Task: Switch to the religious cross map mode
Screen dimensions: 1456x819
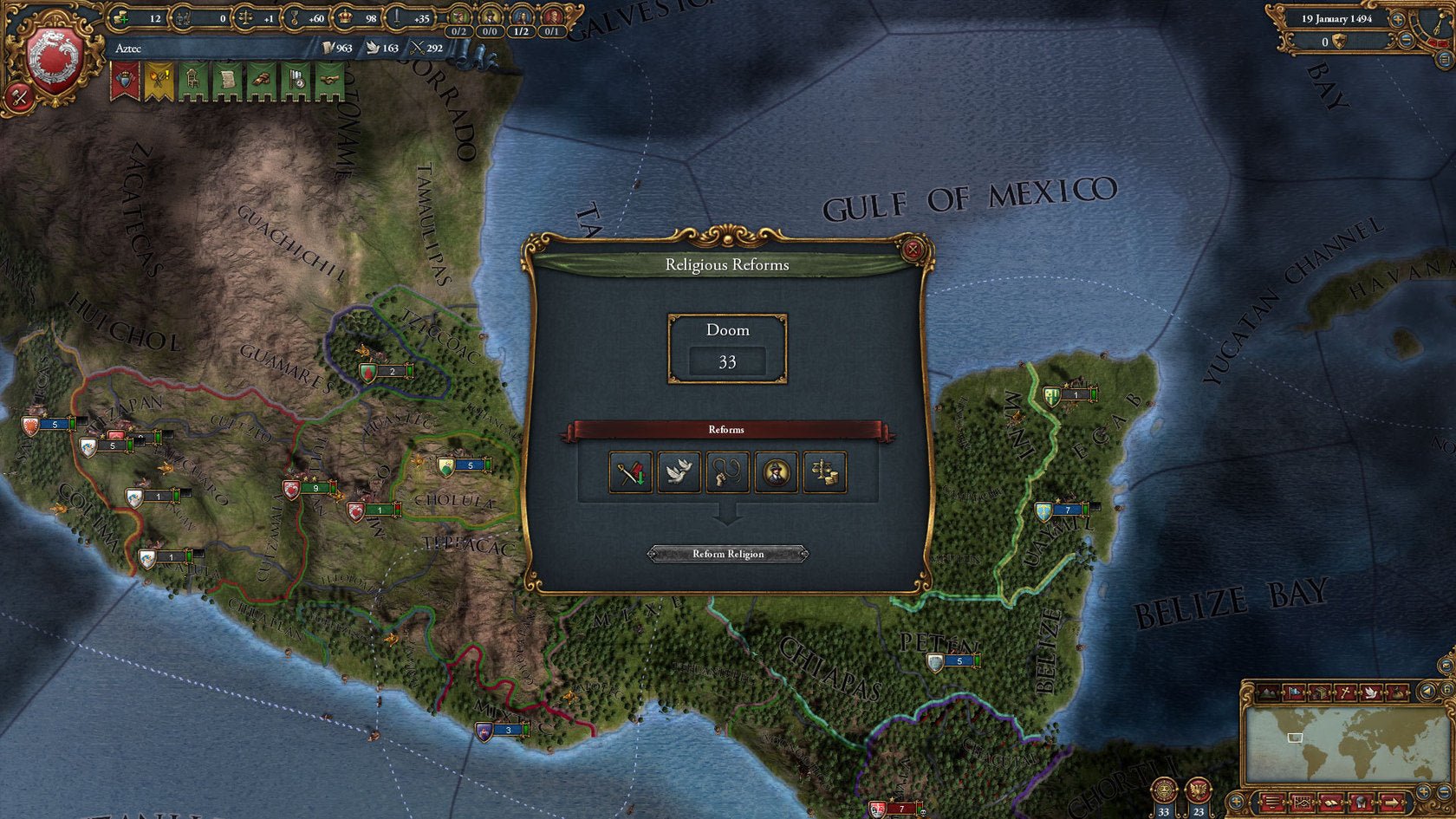Action: coord(1345,692)
